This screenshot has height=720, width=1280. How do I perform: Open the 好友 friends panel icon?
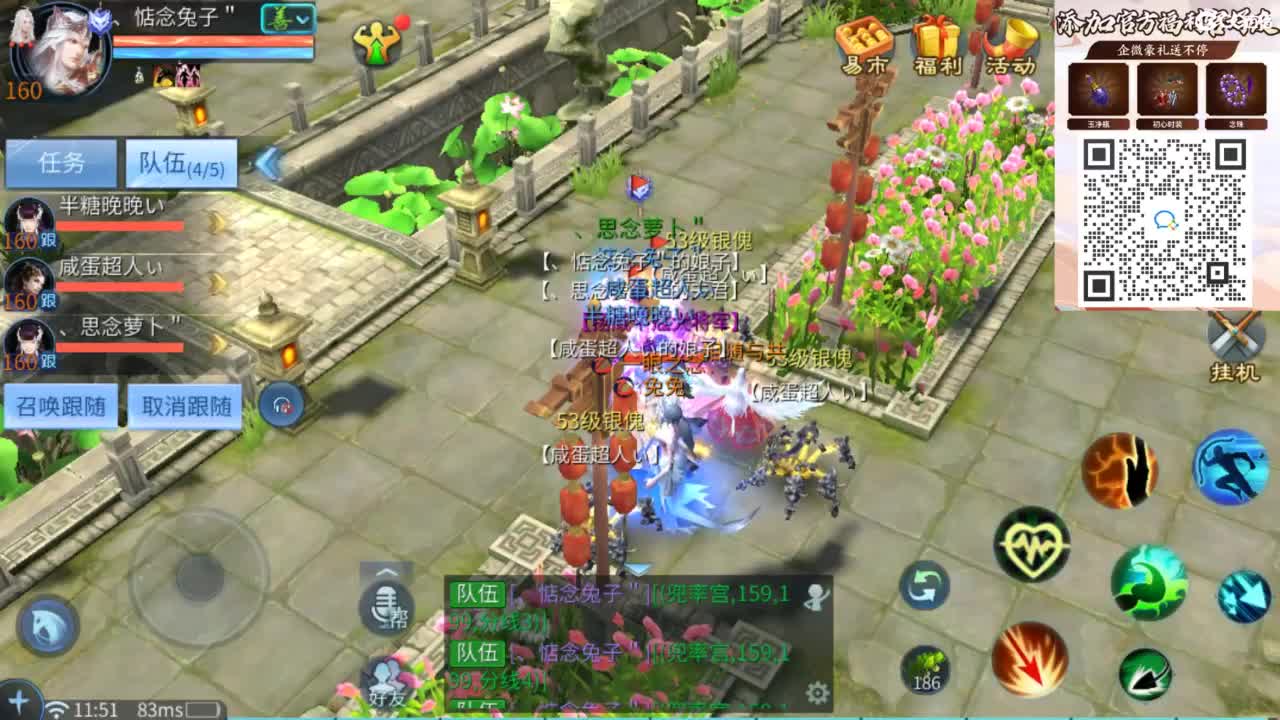coord(386,681)
